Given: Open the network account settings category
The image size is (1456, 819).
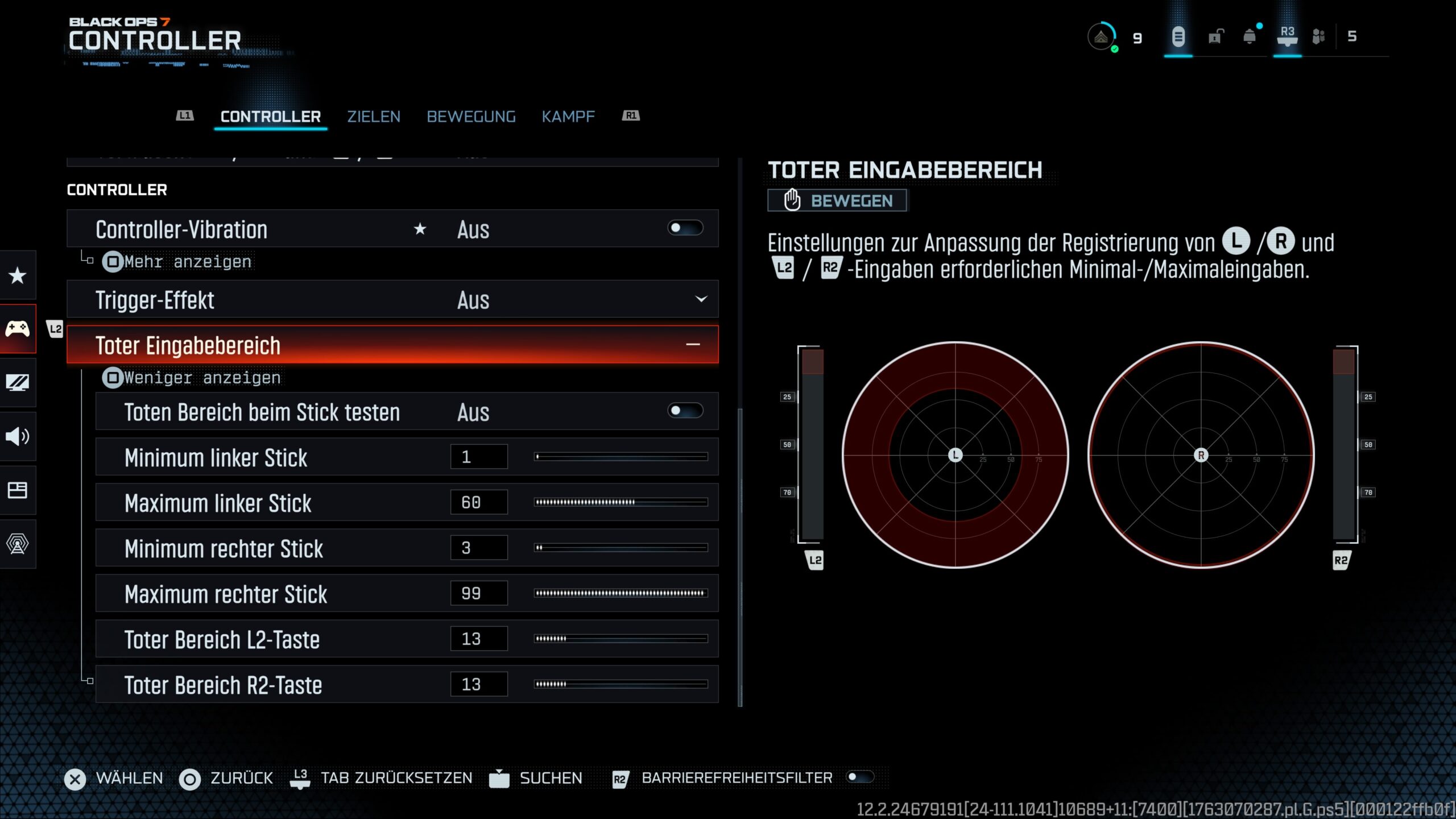Looking at the screenshot, I should click(x=18, y=544).
